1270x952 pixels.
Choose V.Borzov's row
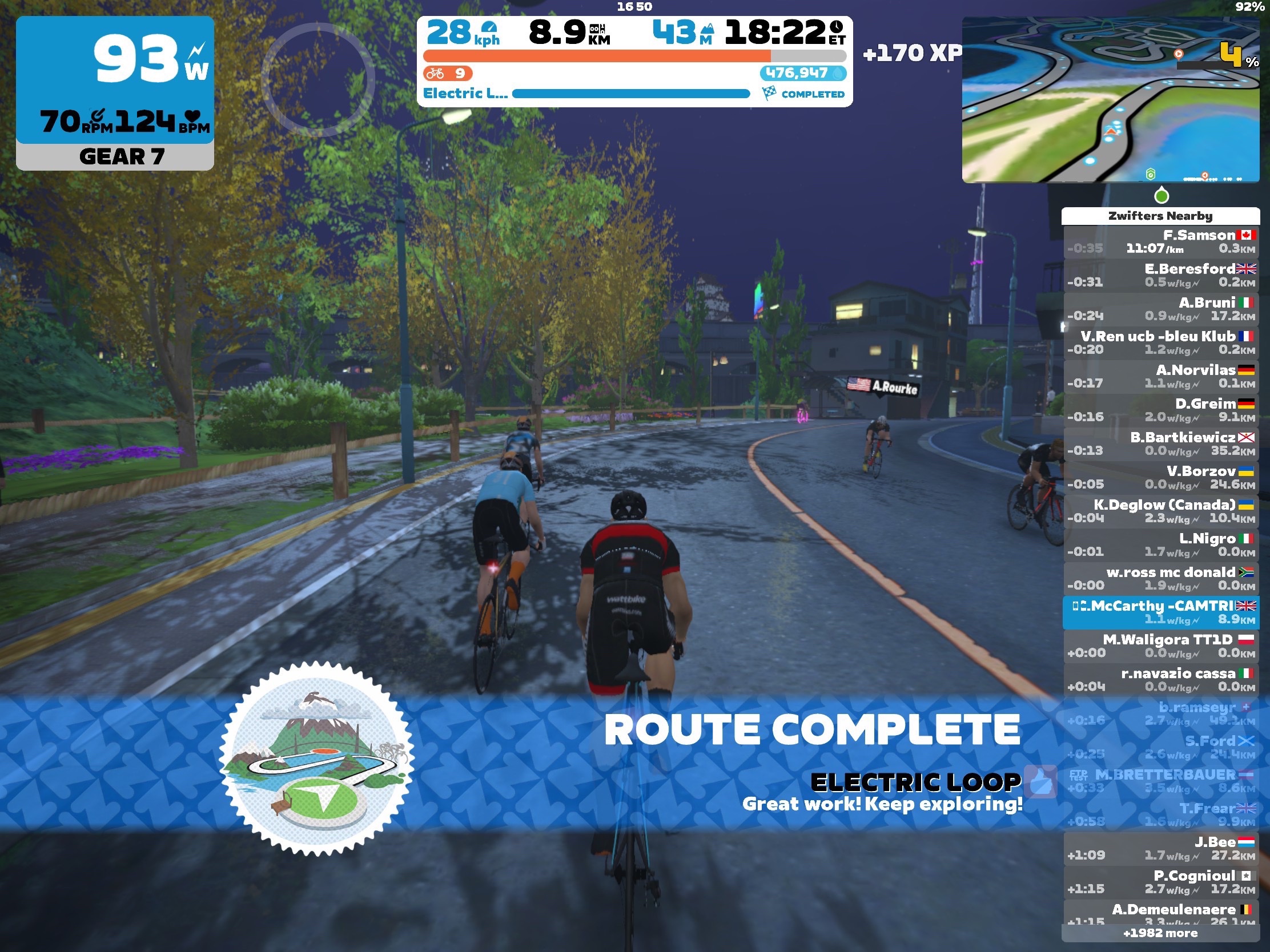tap(1160, 478)
